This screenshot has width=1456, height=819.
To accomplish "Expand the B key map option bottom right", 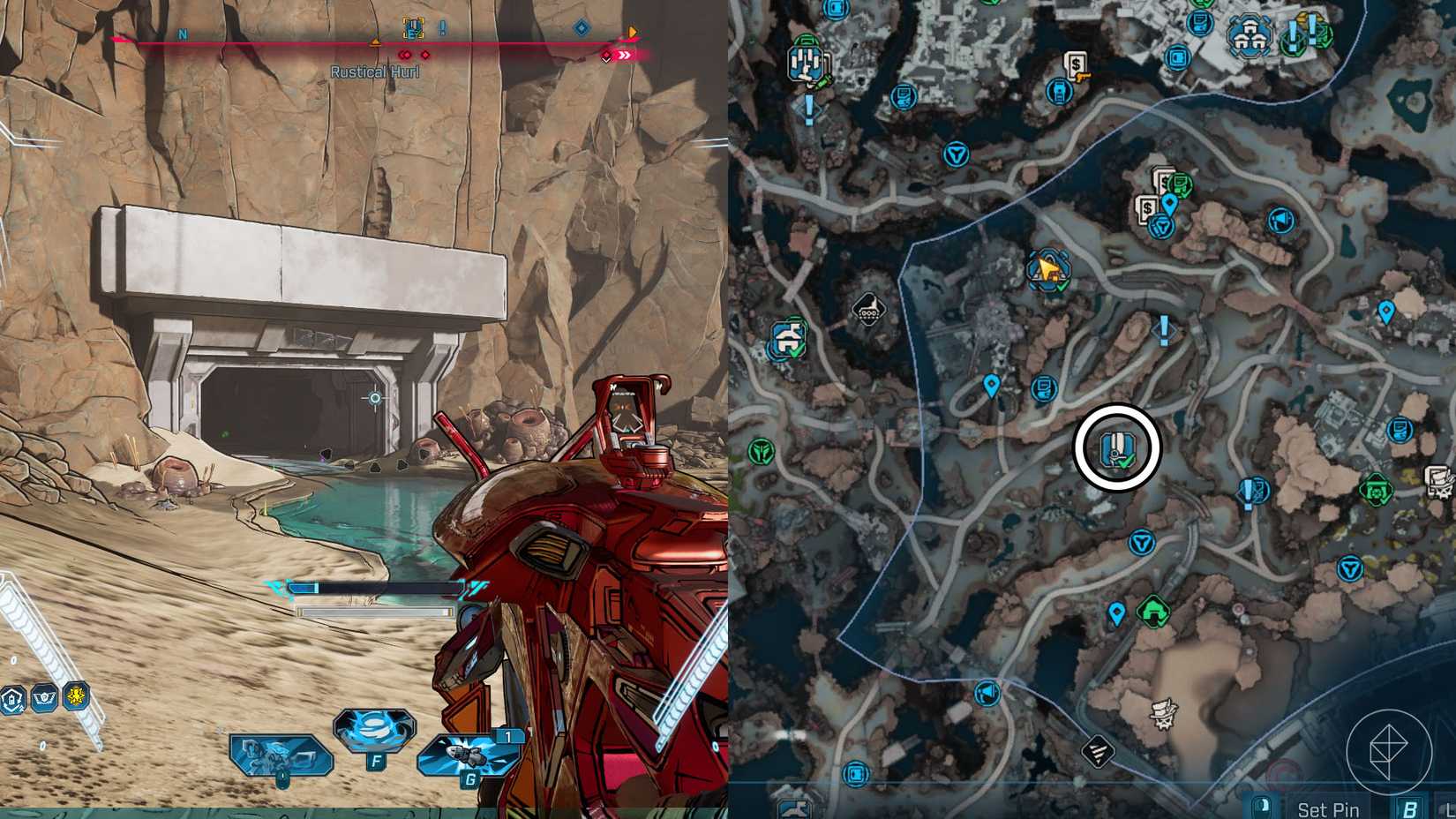I will click(1407, 809).
